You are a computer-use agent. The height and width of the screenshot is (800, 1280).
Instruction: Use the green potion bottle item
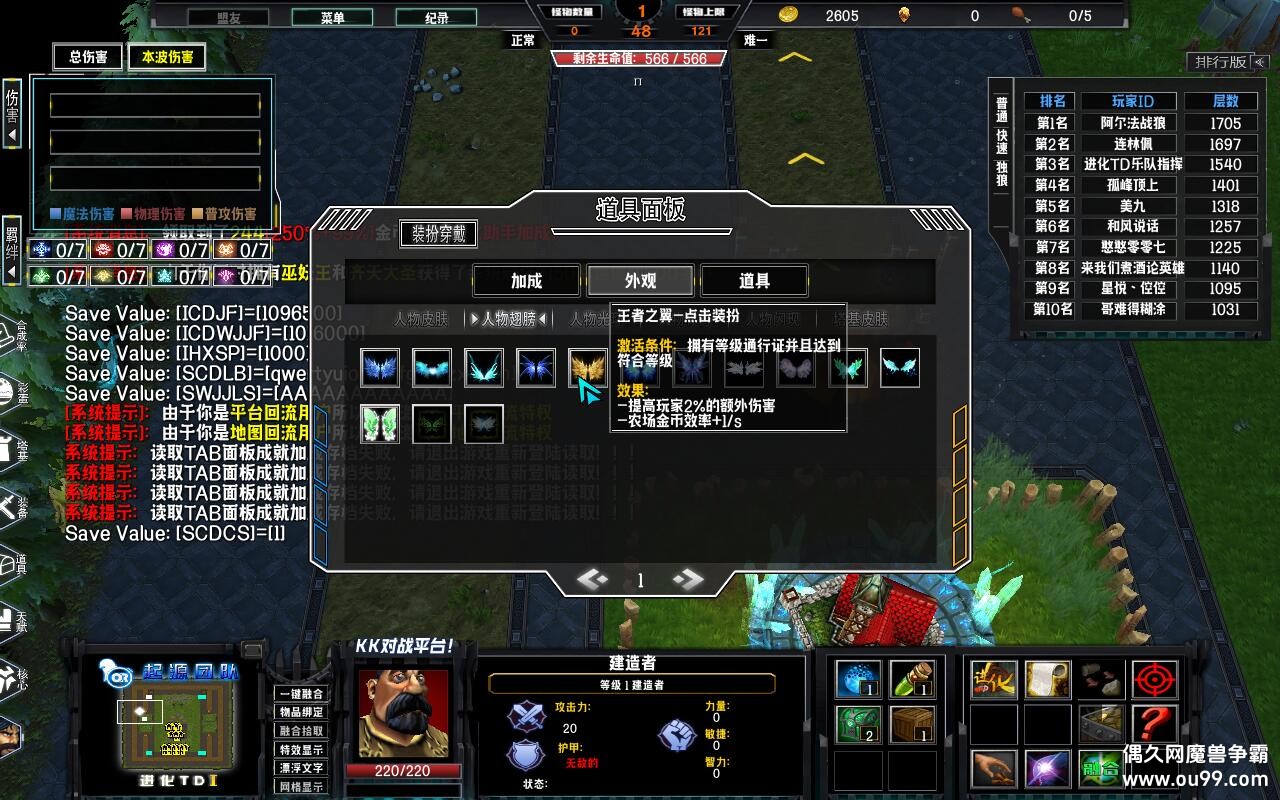pyautogui.click(x=912, y=680)
